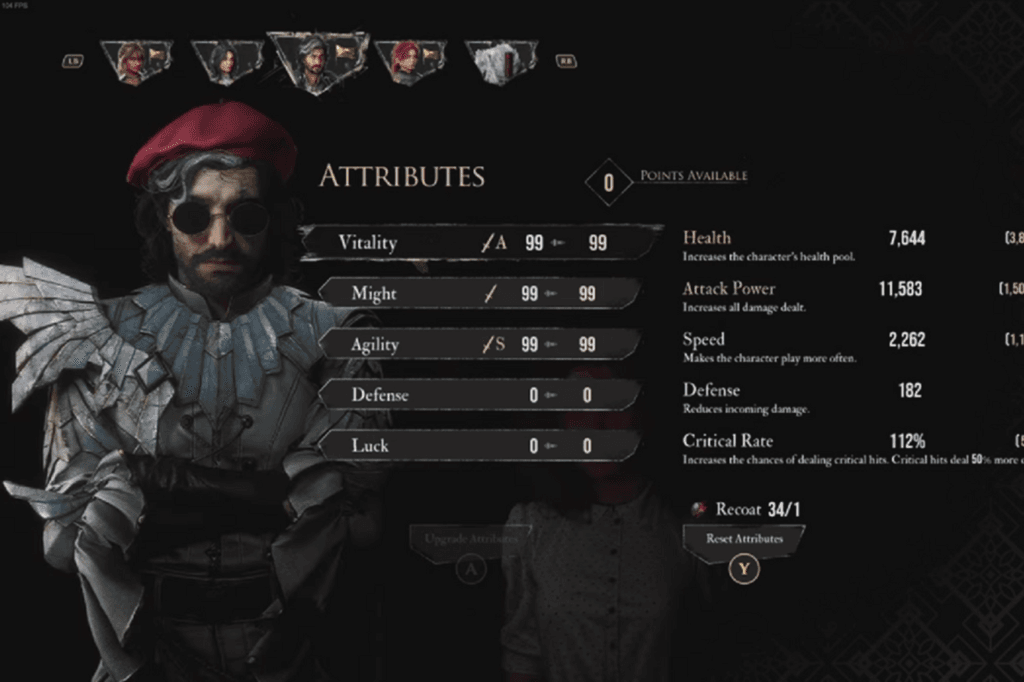This screenshot has width=1024, height=682.
Task: Select the Might attribute row
Action: (480, 294)
